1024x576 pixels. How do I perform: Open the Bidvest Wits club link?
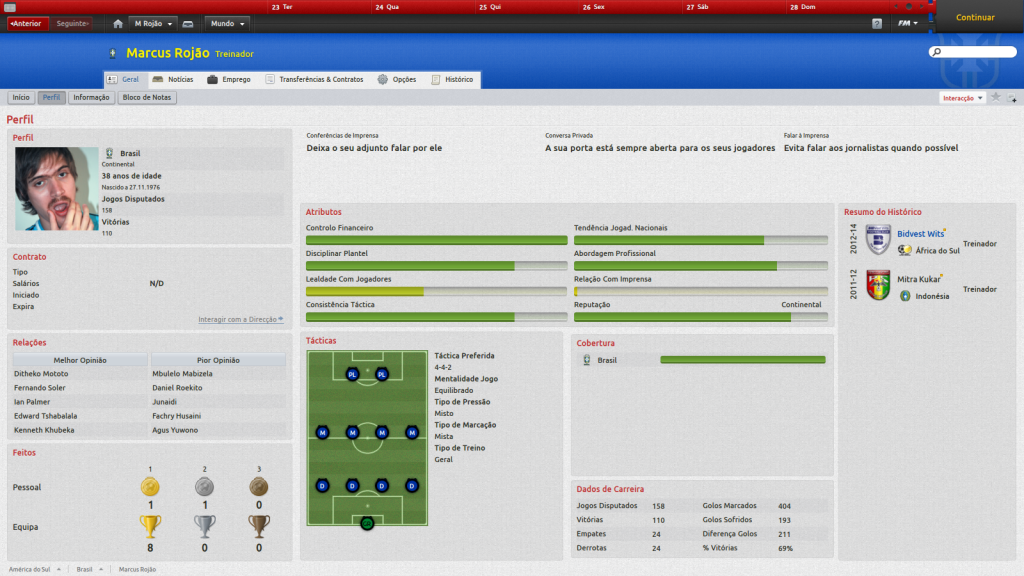pos(920,234)
